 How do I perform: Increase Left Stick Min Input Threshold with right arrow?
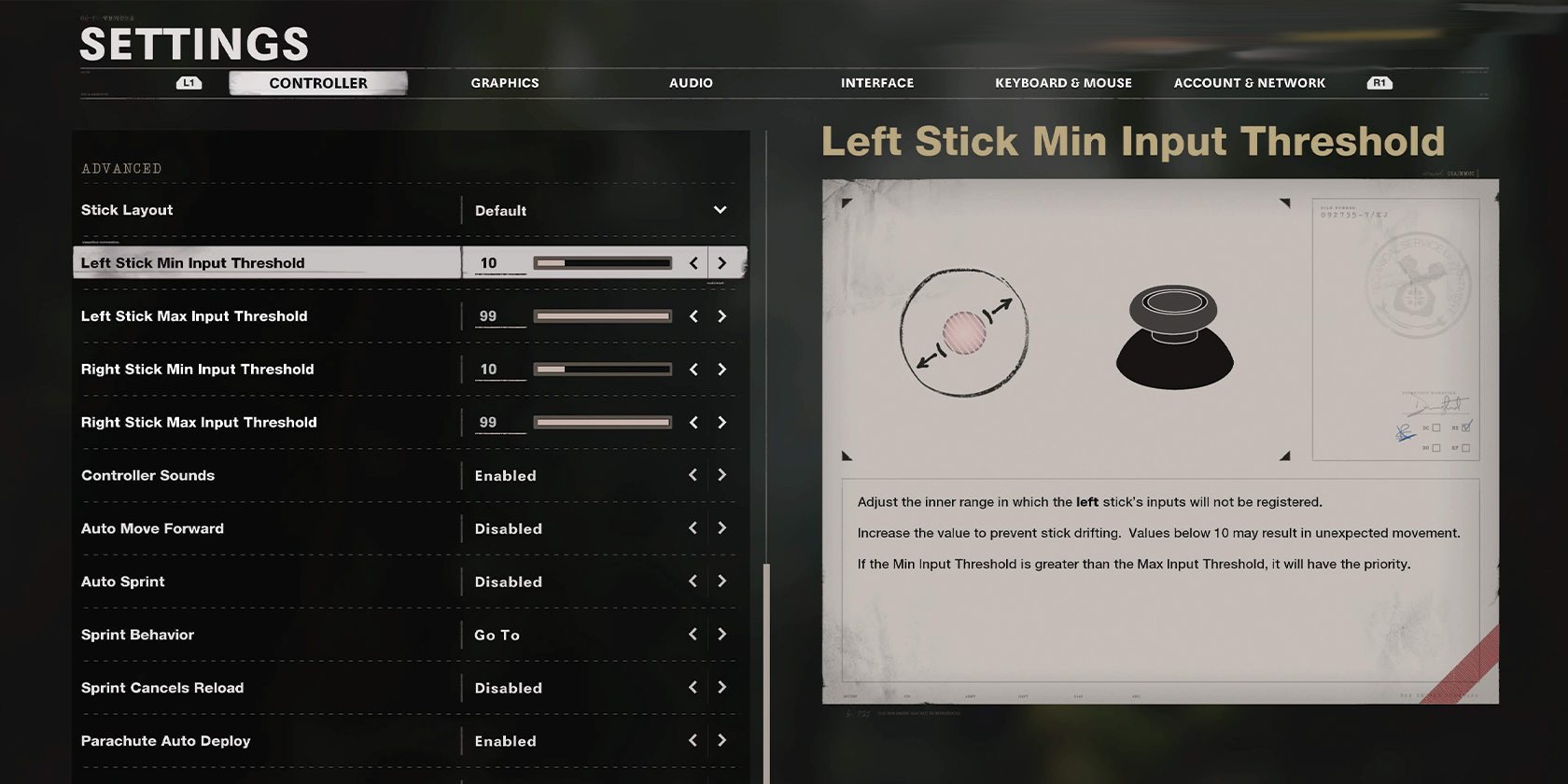721,263
